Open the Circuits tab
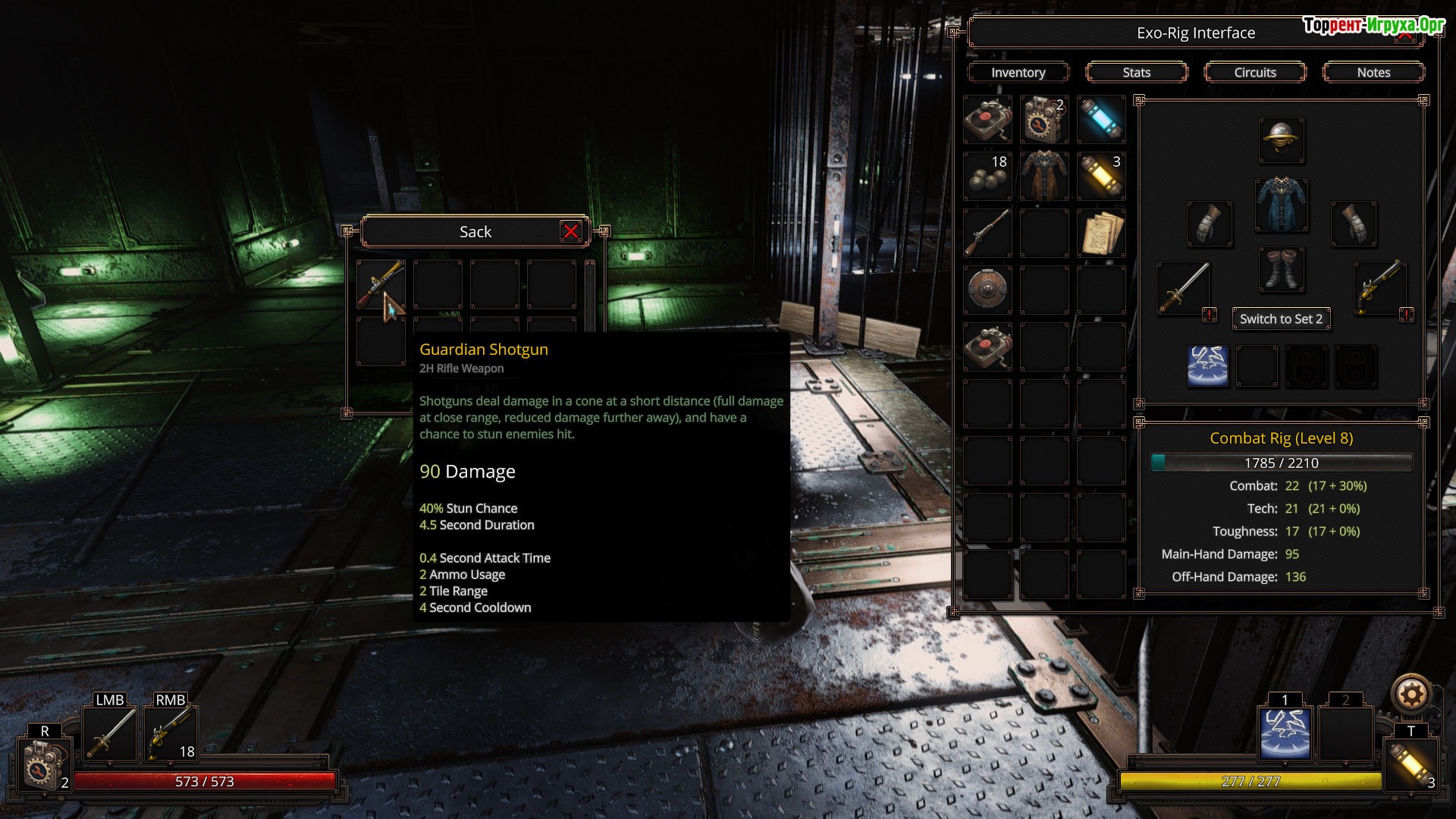Viewport: 1456px width, 819px height. pyautogui.click(x=1255, y=72)
